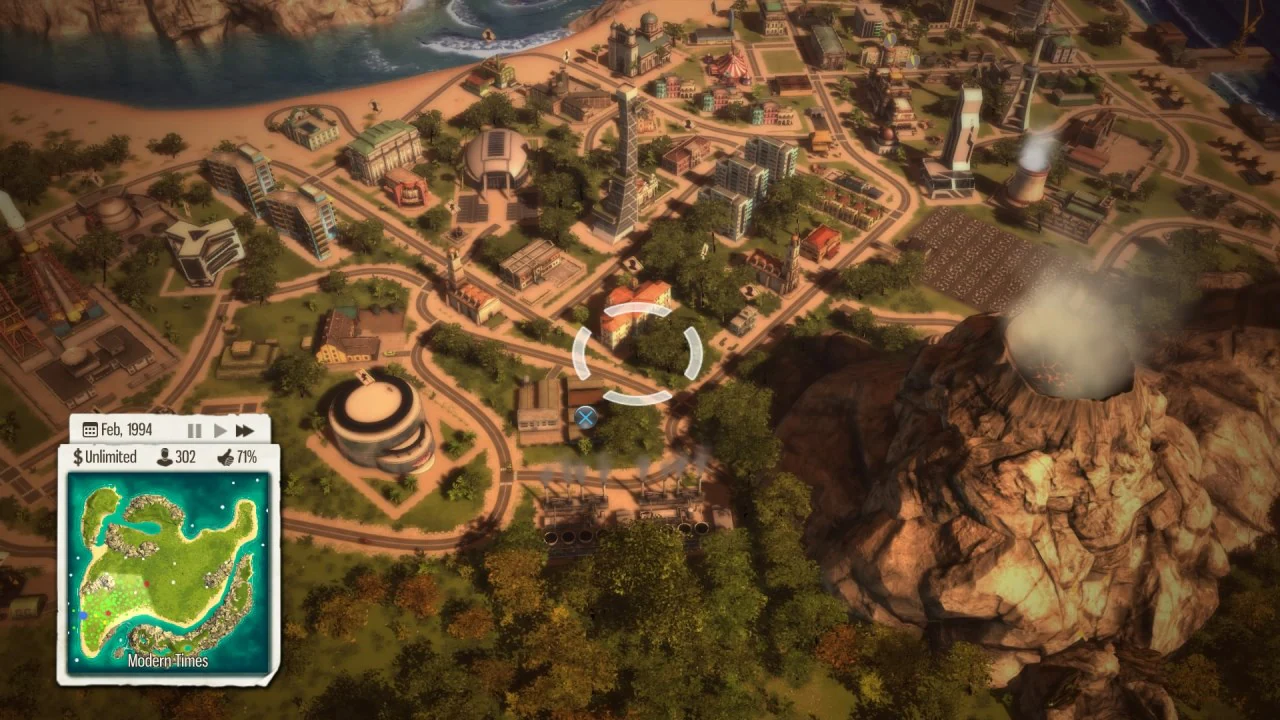Click the Modern Times era label
This screenshot has height=720, width=1280.
click(x=168, y=661)
